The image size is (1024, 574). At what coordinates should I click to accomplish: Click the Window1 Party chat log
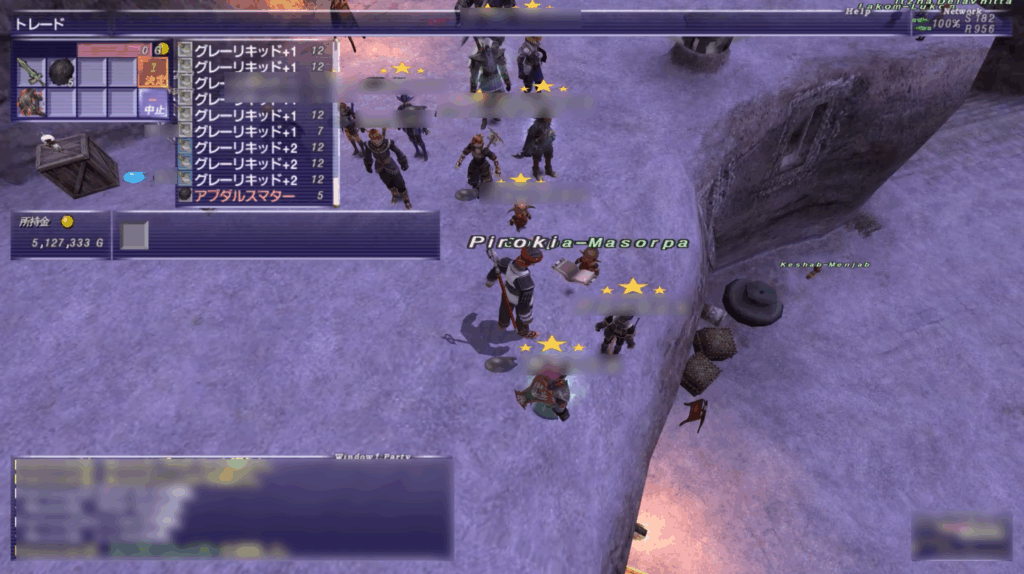click(x=232, y=508)
